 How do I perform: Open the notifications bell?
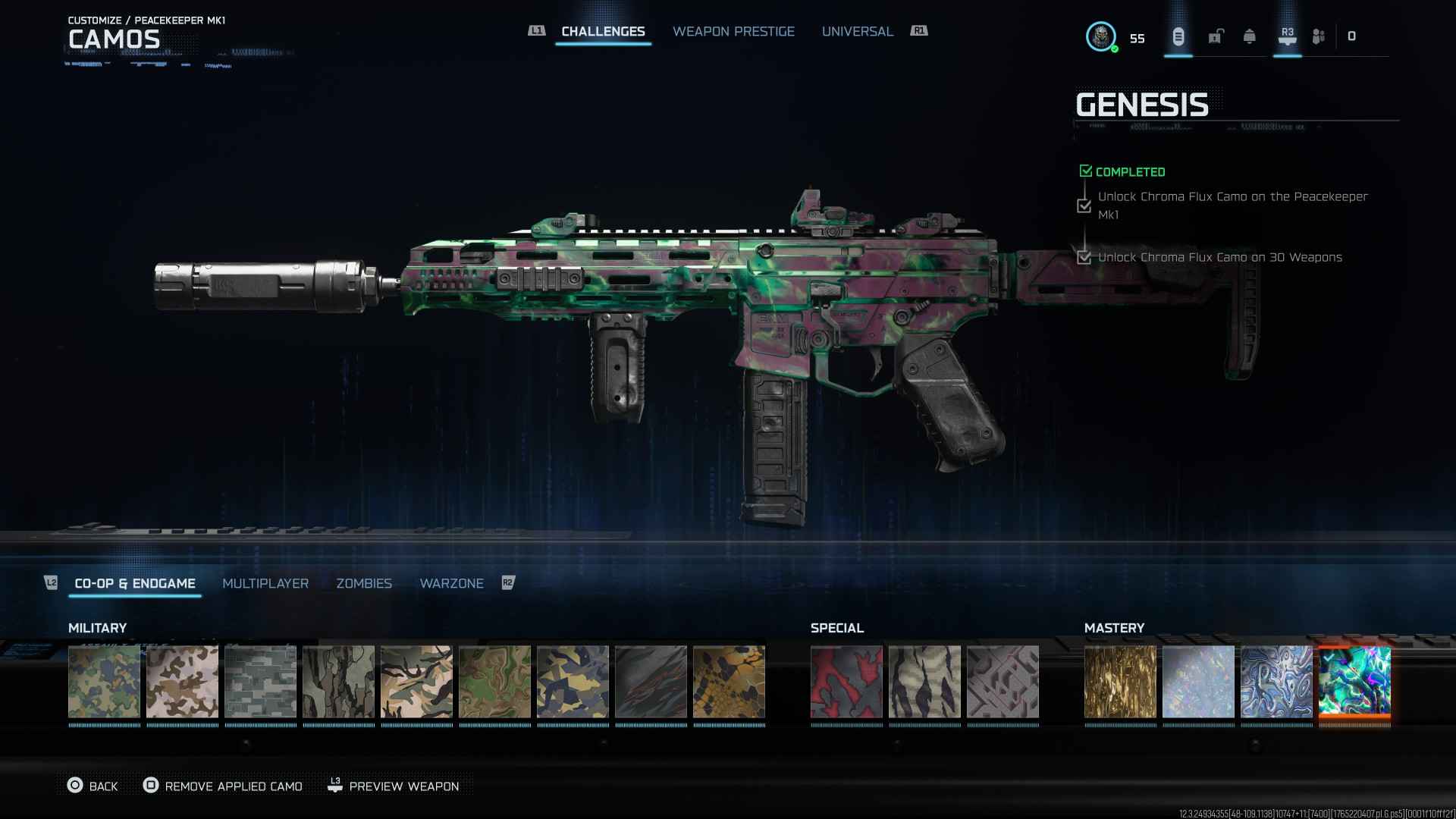1249,36
